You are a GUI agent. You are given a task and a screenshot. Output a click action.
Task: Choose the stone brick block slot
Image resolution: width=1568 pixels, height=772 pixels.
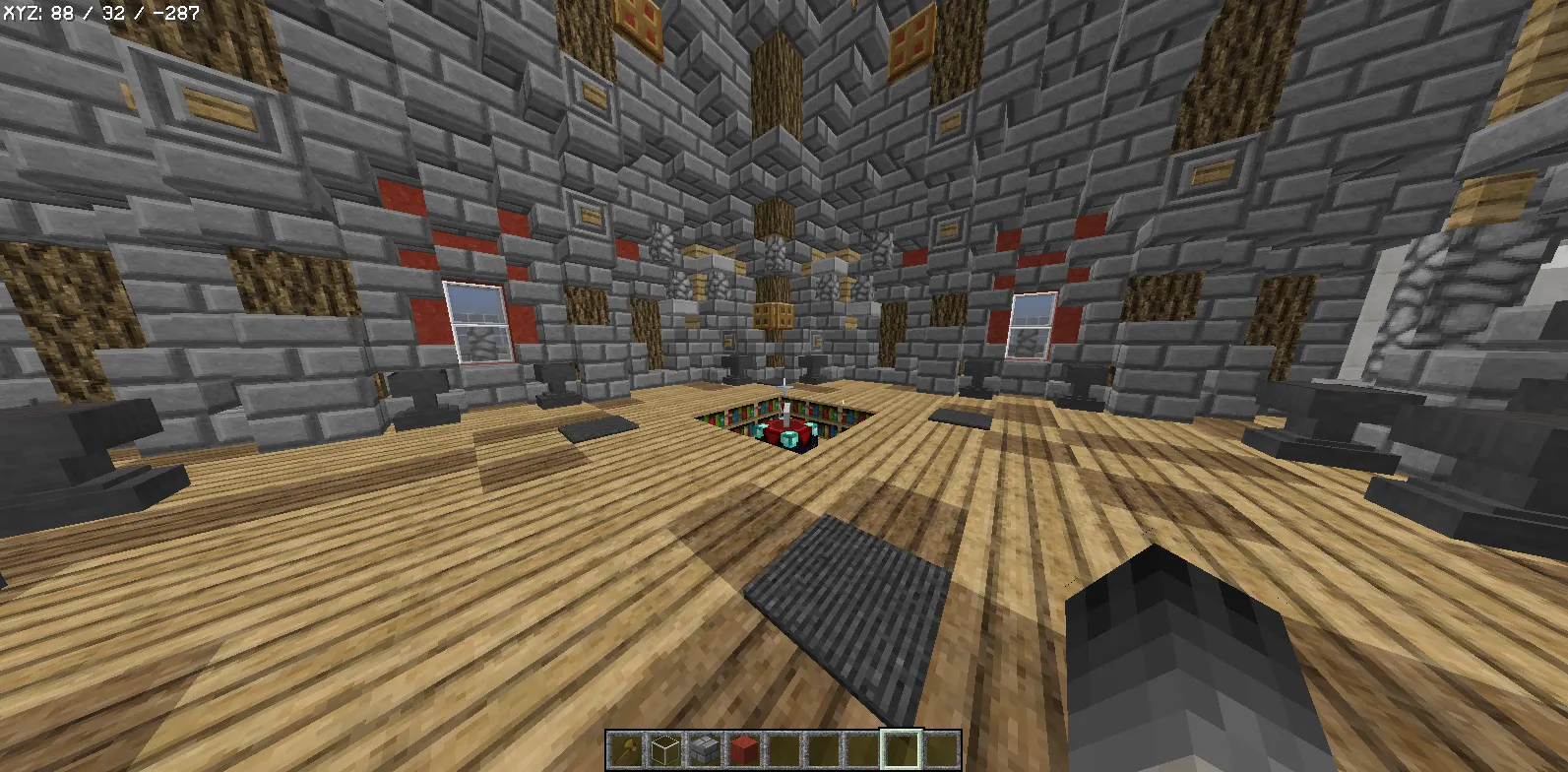[704, 750]
